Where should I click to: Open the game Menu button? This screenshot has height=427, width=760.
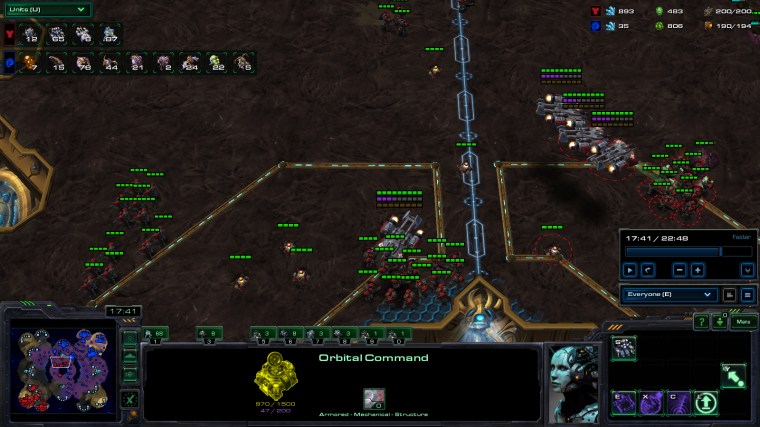[742, 322]
